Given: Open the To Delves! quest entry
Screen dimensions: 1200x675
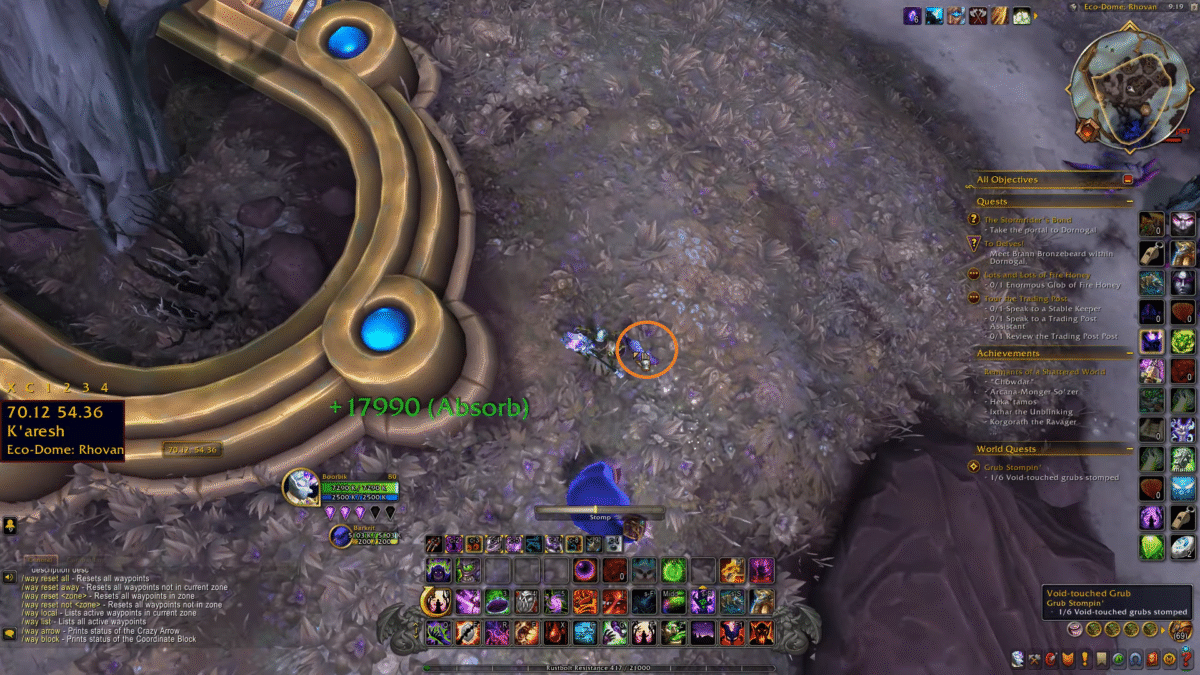Looking at the screenshot, I should [x=1005, y=243].
